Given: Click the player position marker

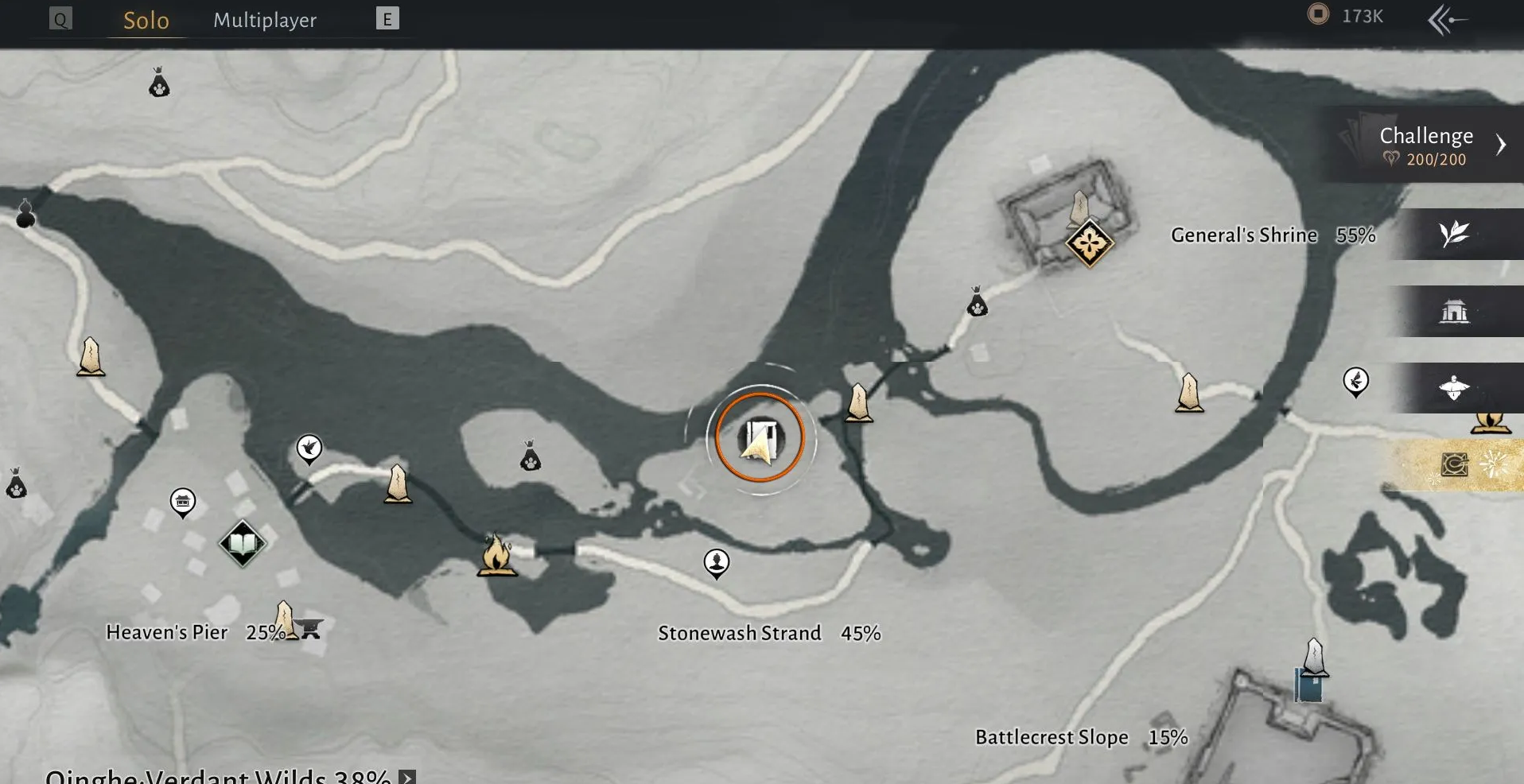Looking at the screenshot, I should tap(760, 439).
